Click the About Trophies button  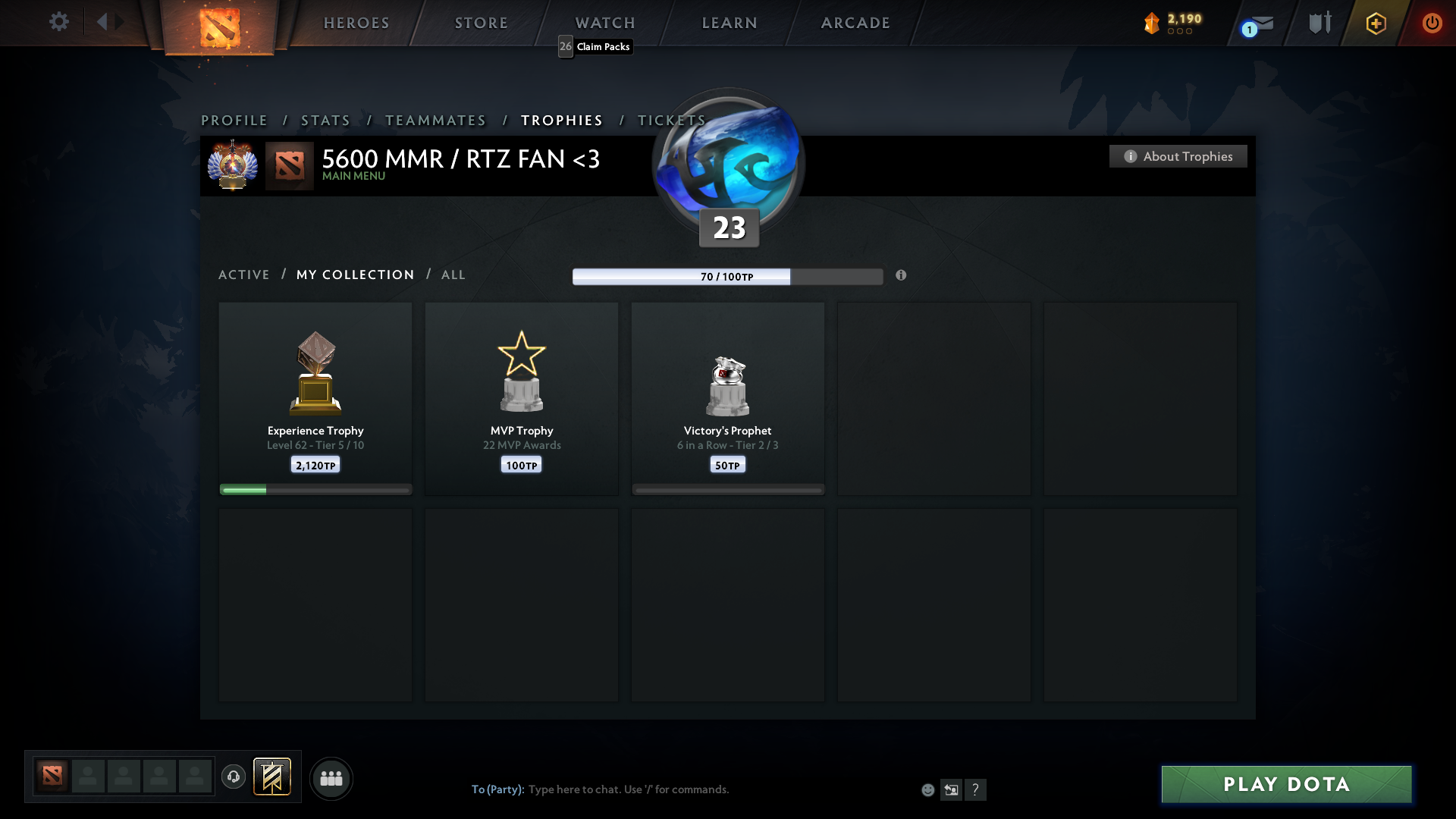(x=1178, y=156)
